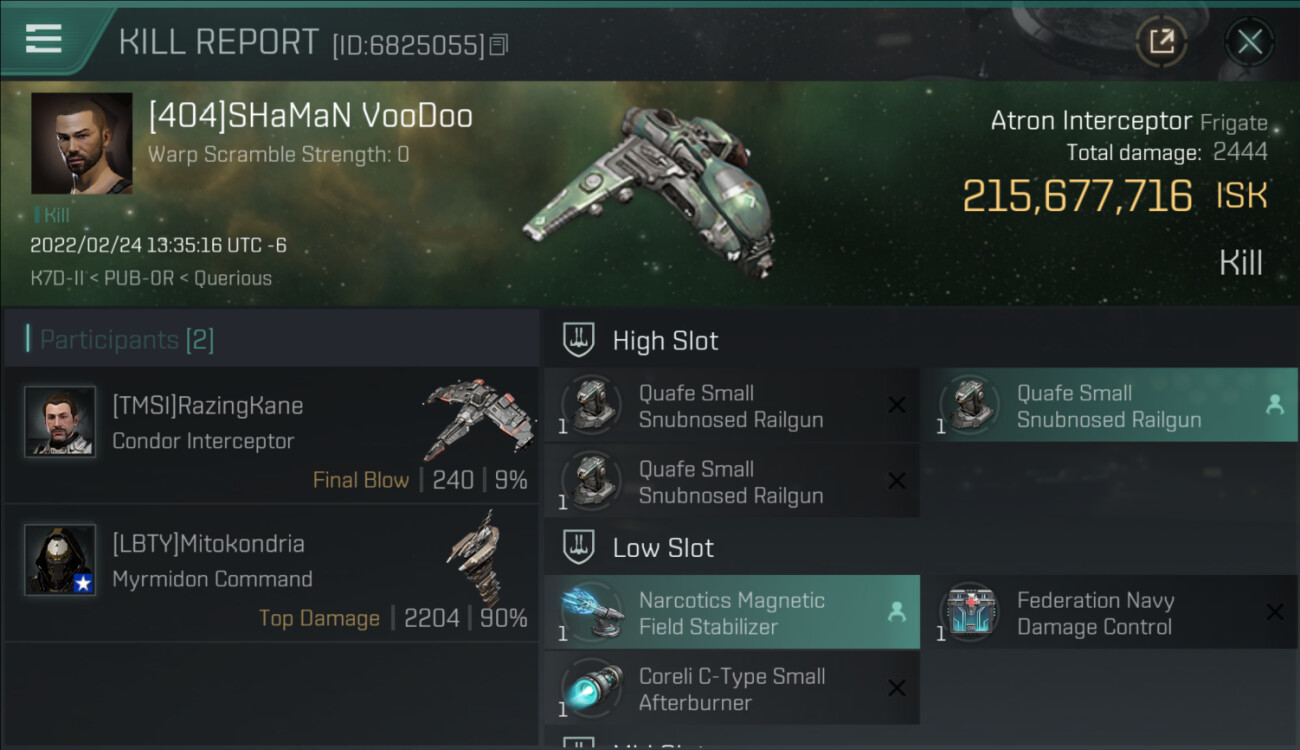Close the kill report window
Image resolution: width=1300 pixels, height=750 pixels.
pyautogui.click(x=1249, y=42)
